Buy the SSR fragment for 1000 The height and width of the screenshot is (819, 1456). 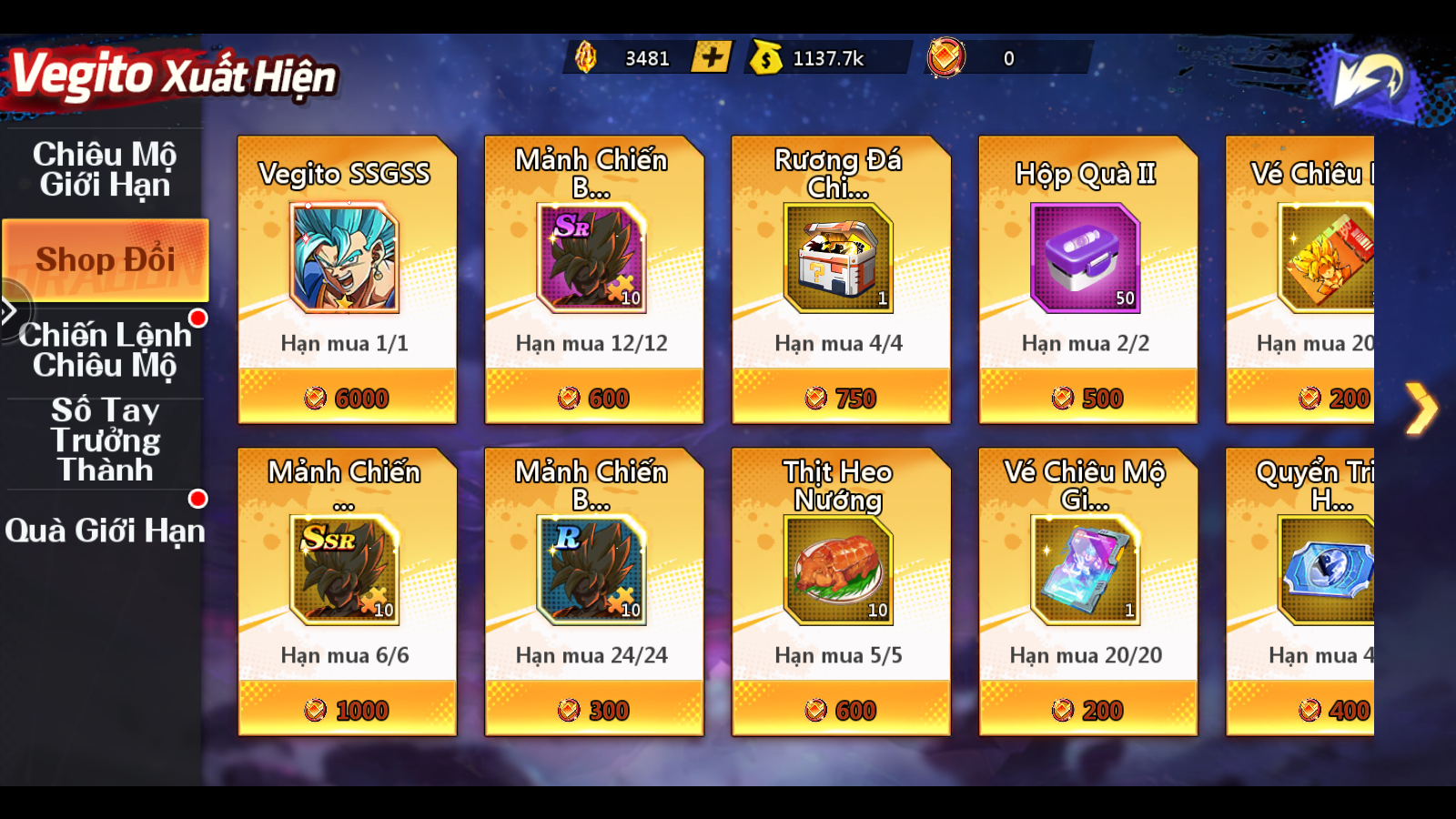pyautogui.click(x=347, y=710)
